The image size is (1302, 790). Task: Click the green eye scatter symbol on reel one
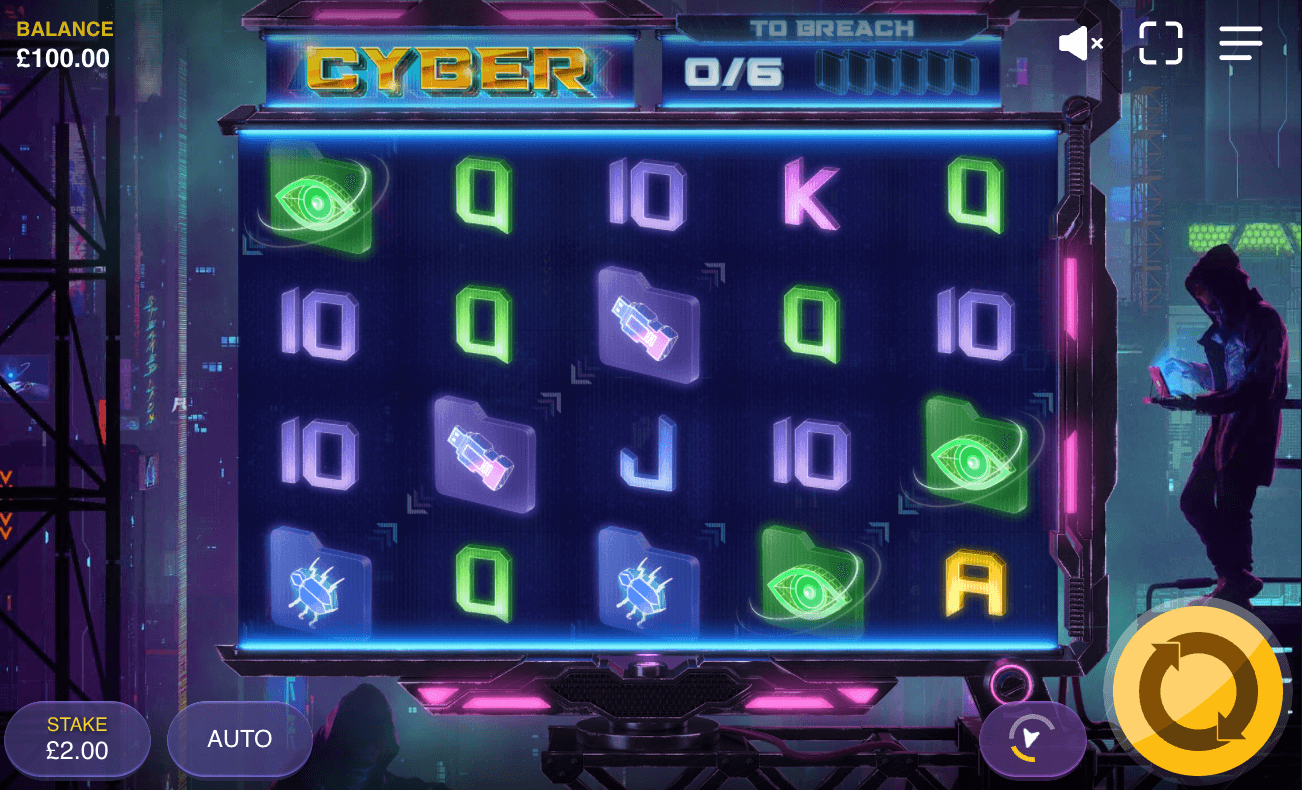point(317,202)
